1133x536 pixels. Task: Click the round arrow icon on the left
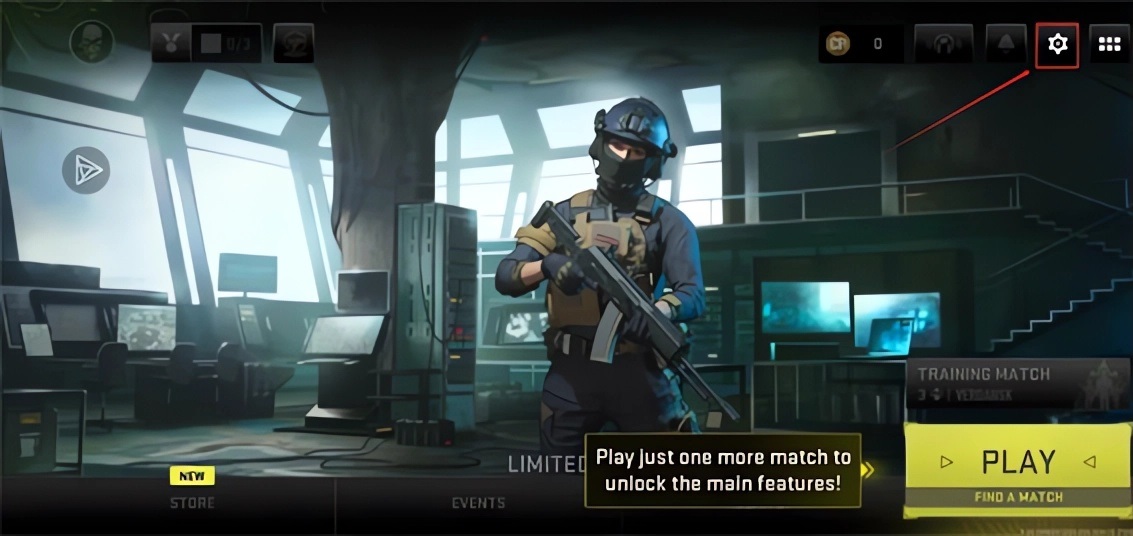tap(85, 171)
